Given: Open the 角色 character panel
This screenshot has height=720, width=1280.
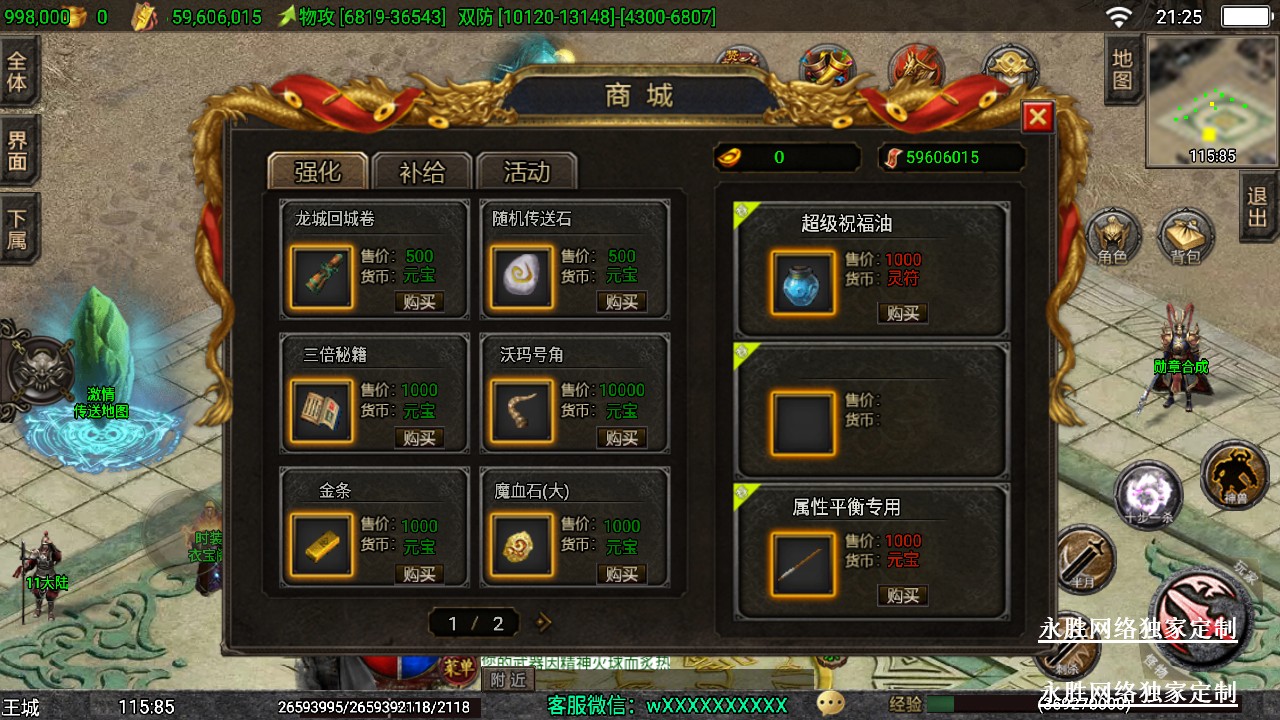Looking at the screenshot, I should [1113, 238].
